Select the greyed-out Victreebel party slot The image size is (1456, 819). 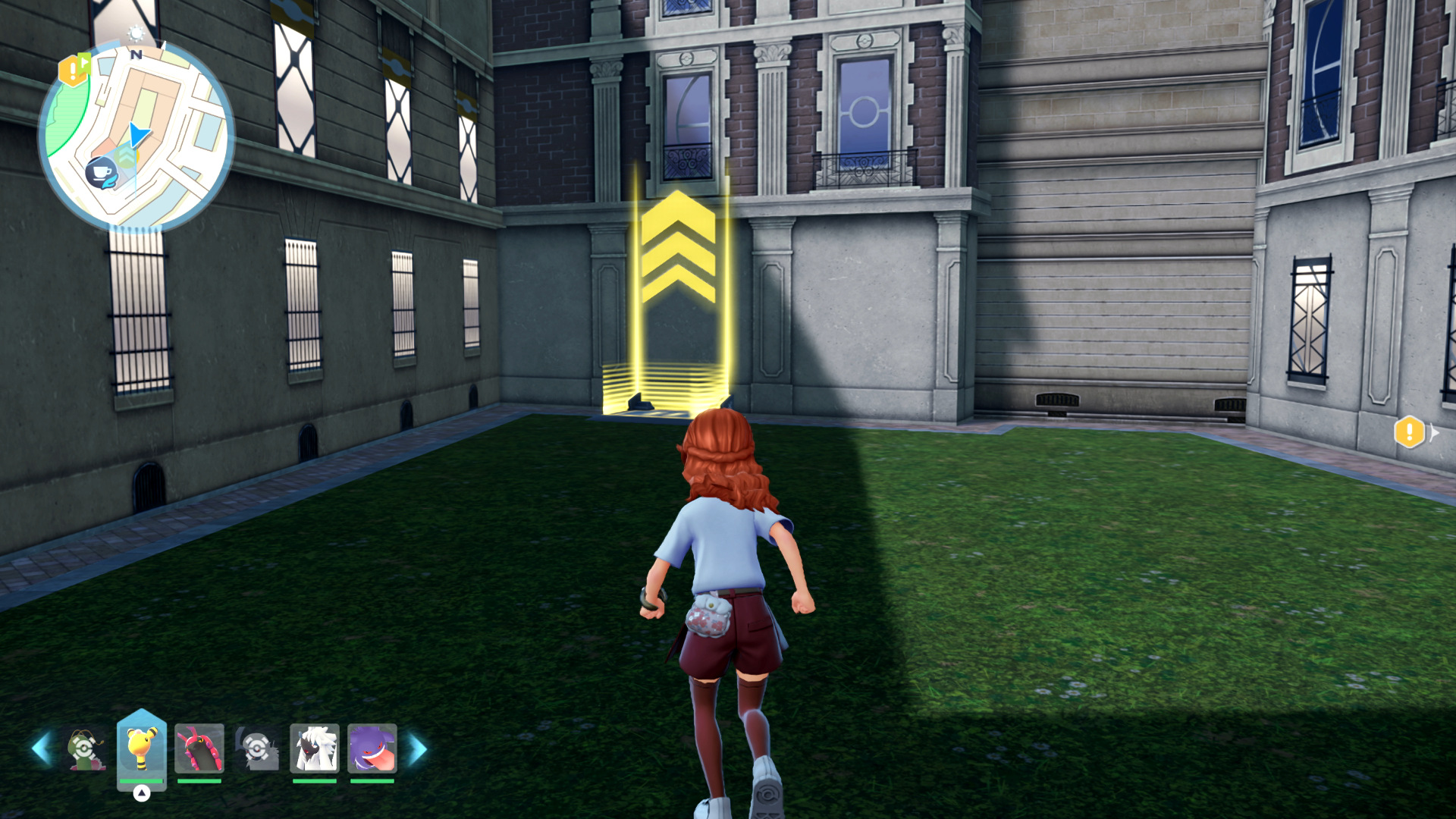coord(85,749)
